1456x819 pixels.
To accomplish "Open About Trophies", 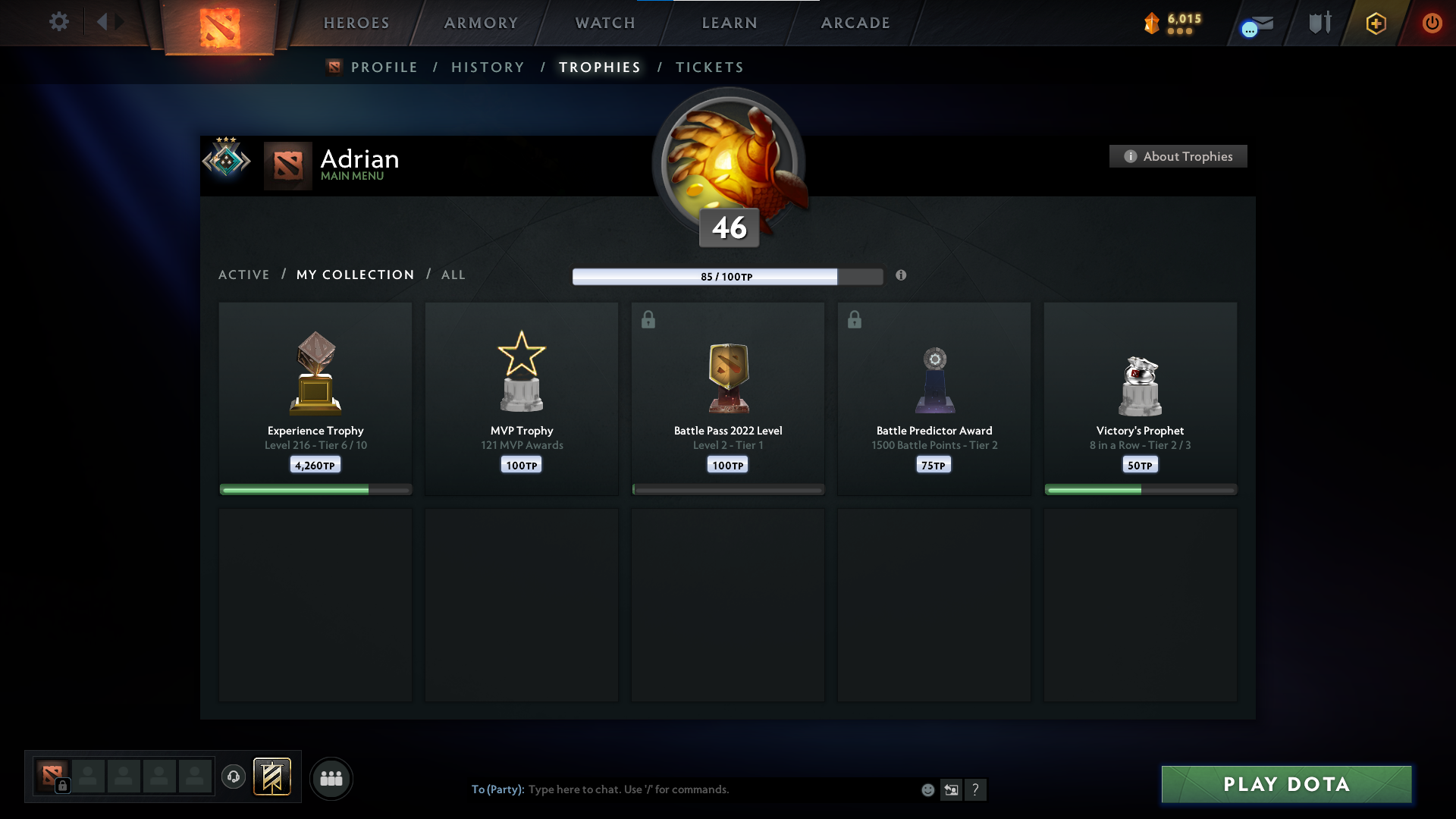I will pyautogui.click(x=1178, y=156).
